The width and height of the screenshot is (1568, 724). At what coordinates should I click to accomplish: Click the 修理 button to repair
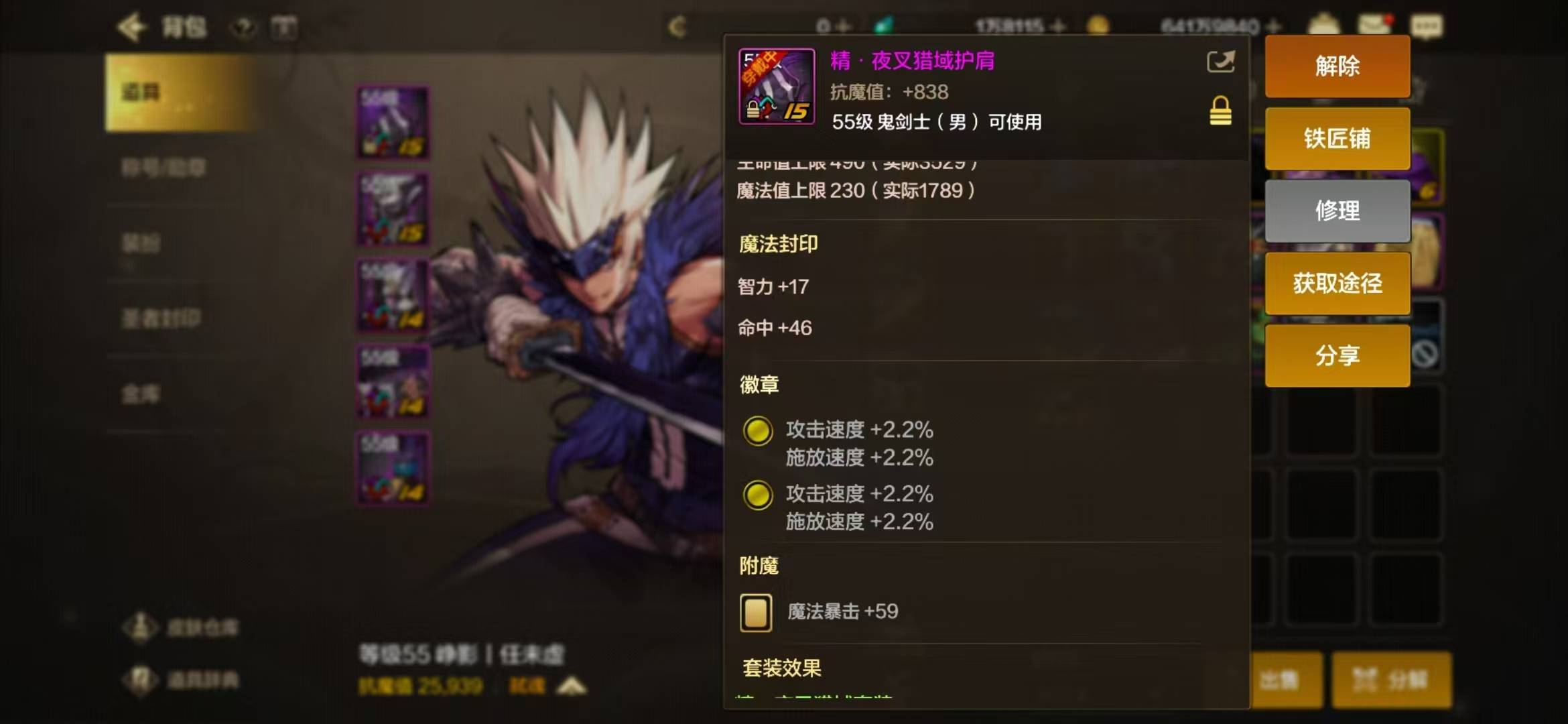click(x=1337, y=210)
